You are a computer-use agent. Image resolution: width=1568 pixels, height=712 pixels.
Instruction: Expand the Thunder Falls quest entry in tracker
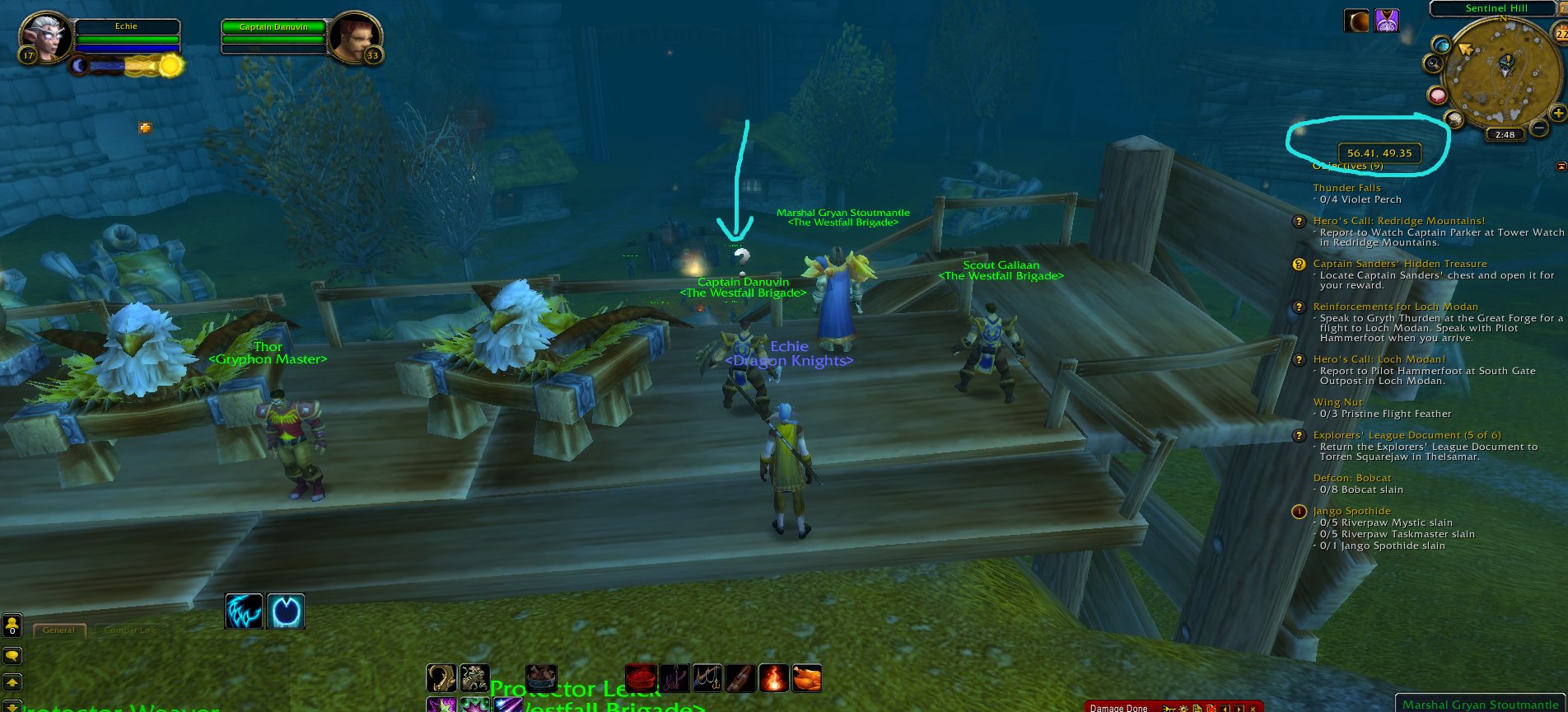[1347, 188]
